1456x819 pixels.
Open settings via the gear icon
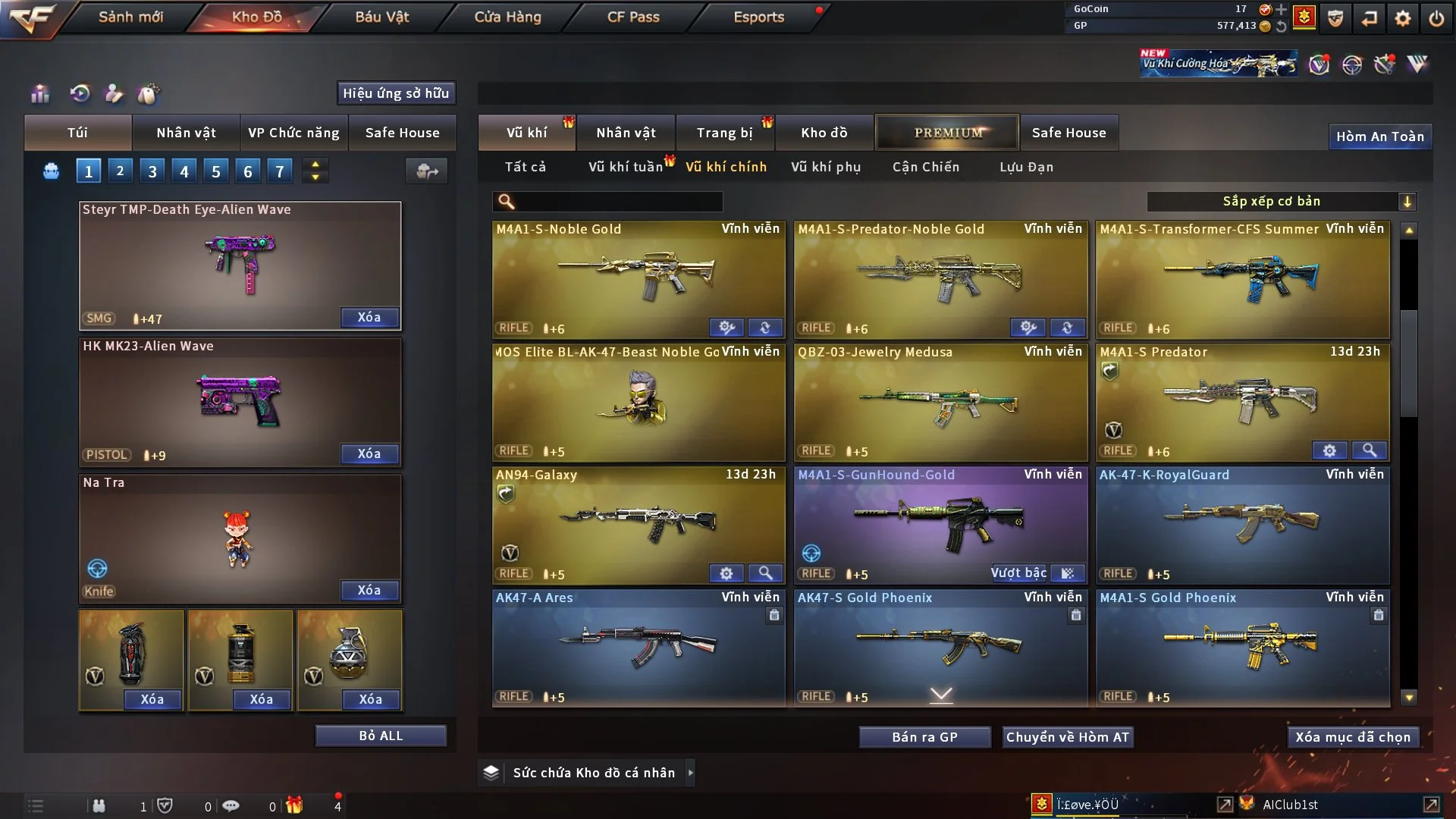1403,18
